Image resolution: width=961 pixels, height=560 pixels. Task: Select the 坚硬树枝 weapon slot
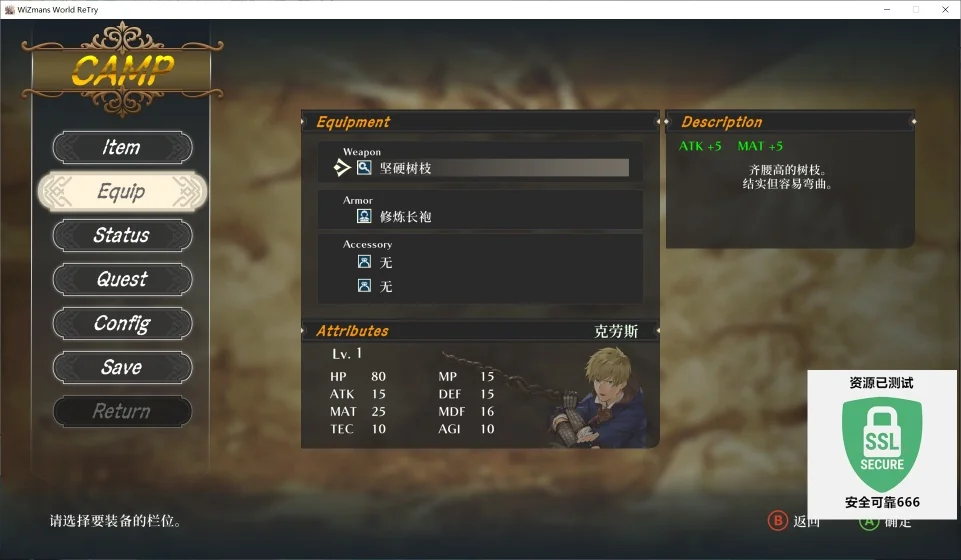[x=480, y=168]
